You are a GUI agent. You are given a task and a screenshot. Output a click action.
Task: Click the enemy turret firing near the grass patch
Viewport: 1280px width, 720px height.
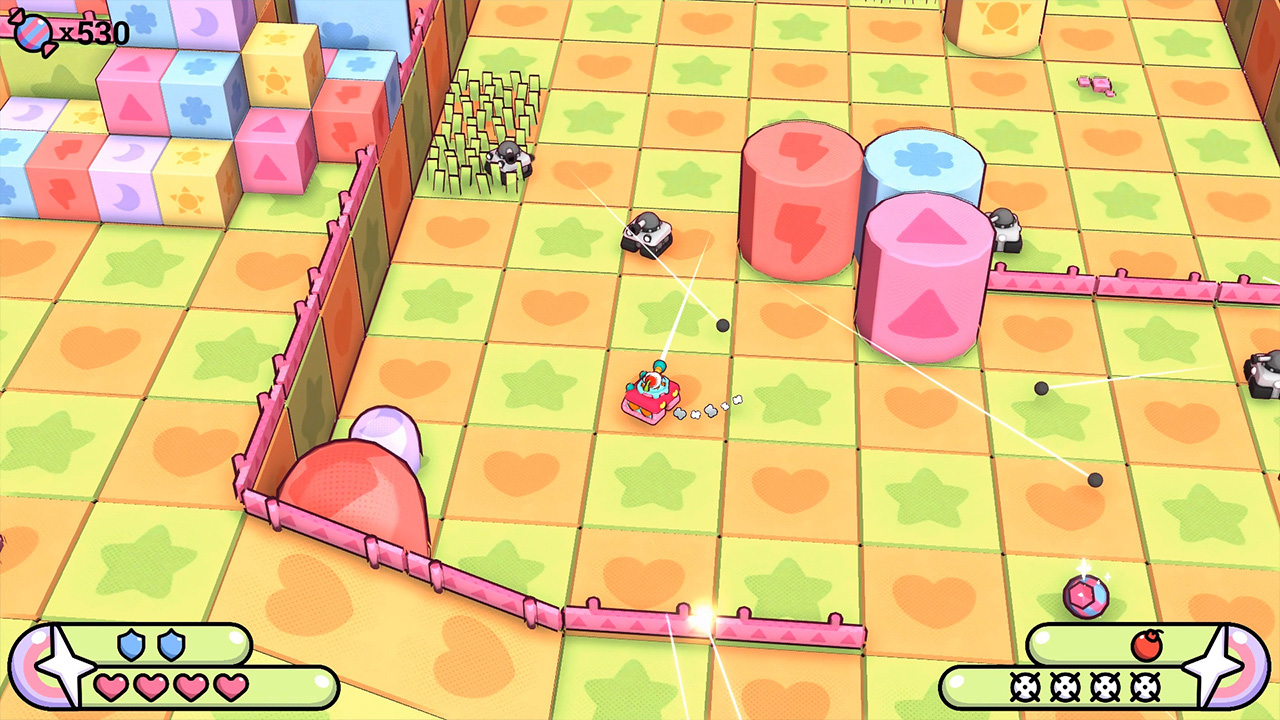(x=510, y=160)
